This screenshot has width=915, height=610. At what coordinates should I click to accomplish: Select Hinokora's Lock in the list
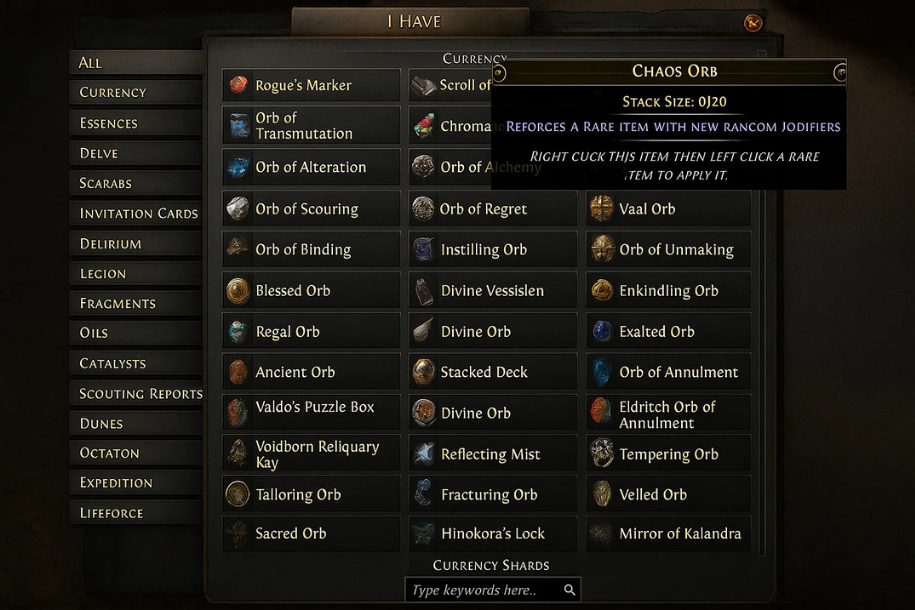[492, 534]
